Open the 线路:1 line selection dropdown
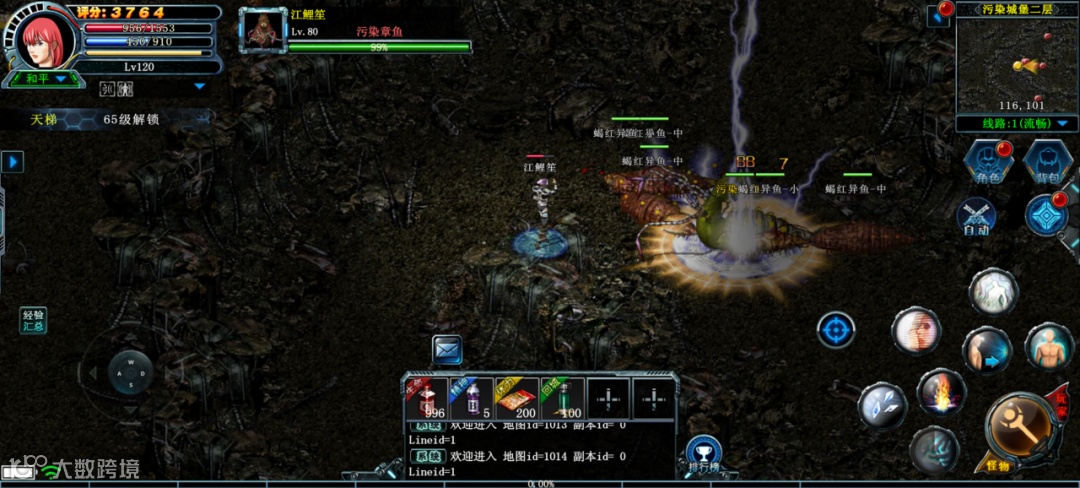This screenshot has width=1080, height=488. point(1016,124)
